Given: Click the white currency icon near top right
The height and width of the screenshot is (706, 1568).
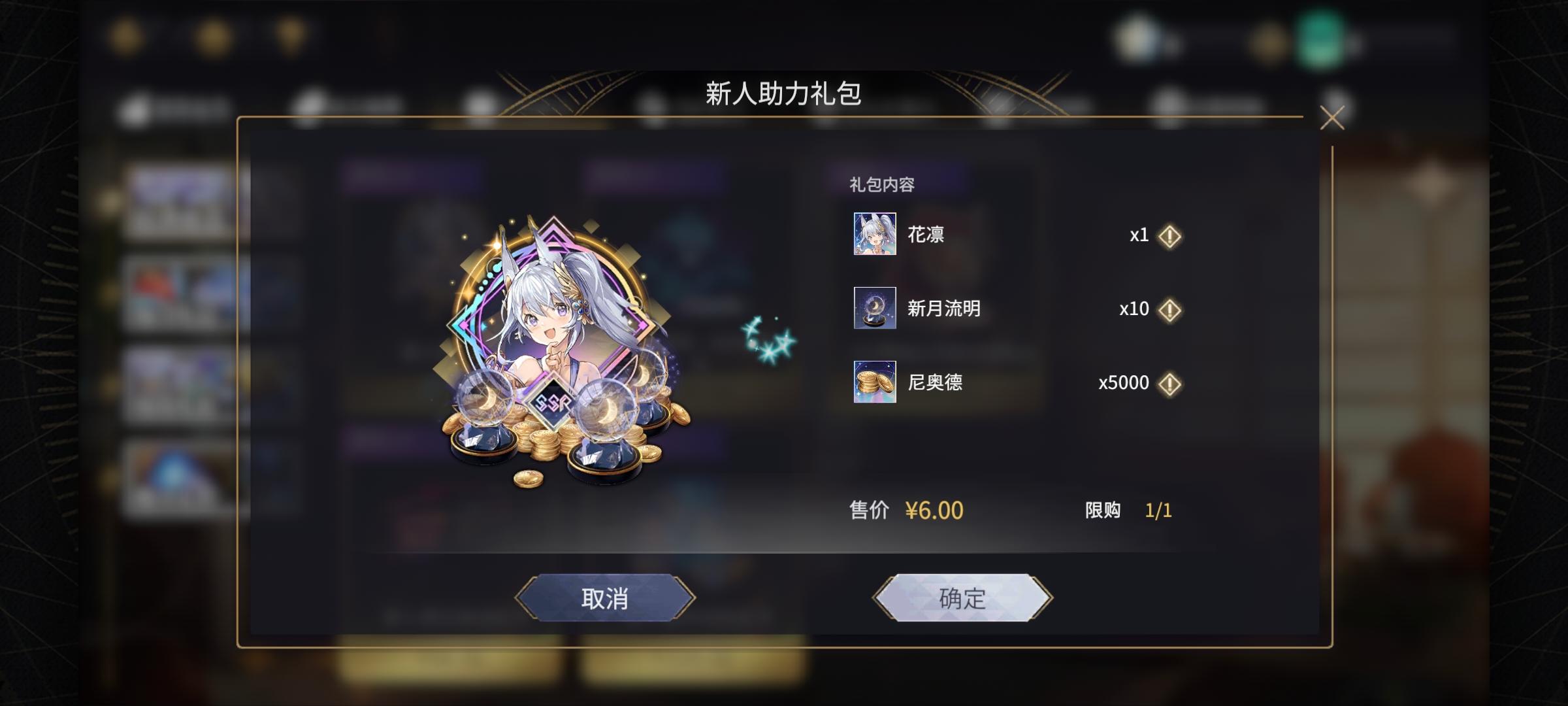Looking at the screenshot, I should tap(1137, 36).
